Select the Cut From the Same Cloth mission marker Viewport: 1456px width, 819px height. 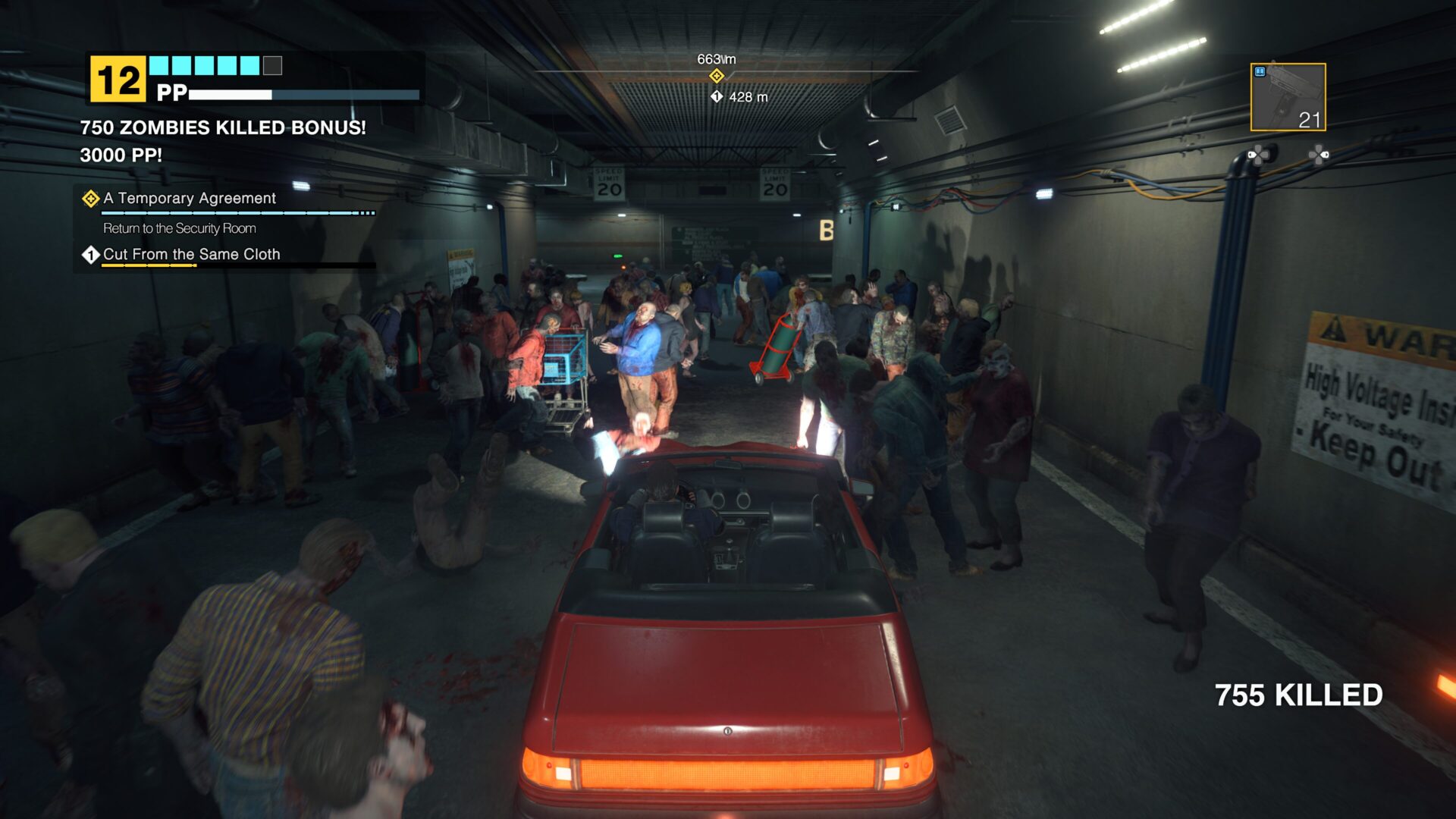90,256
